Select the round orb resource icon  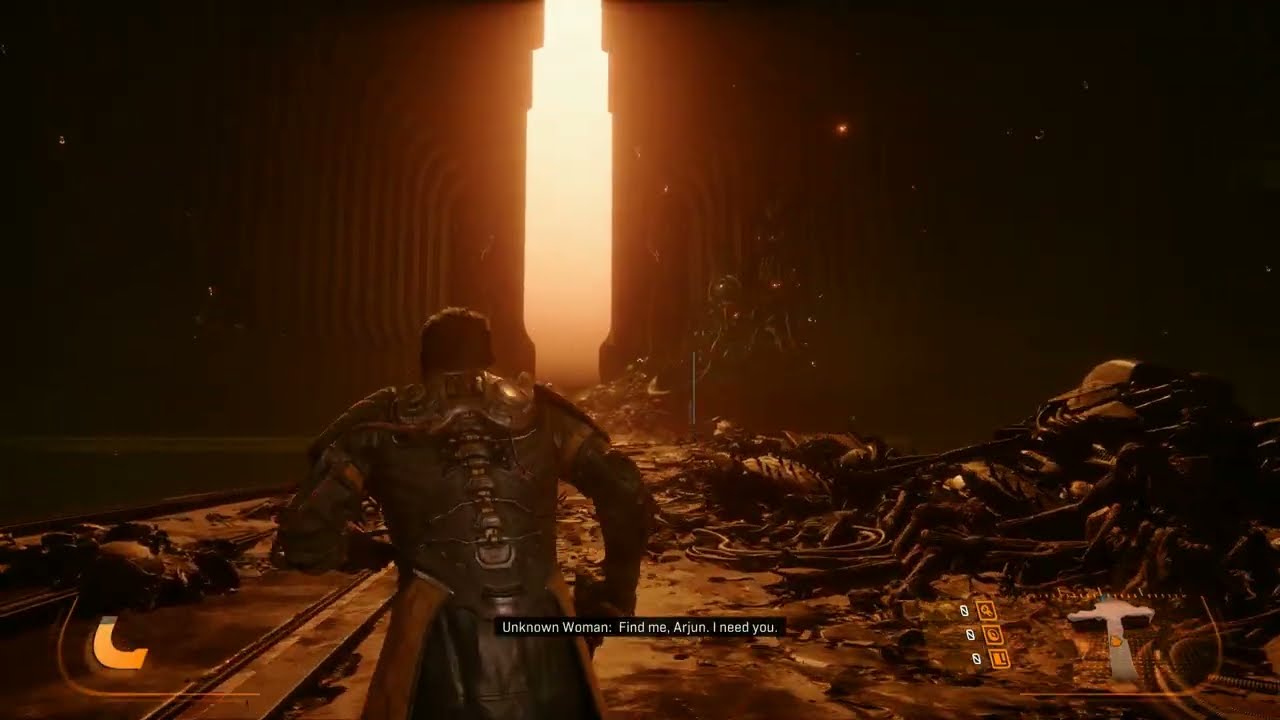[x=992, y=634]
